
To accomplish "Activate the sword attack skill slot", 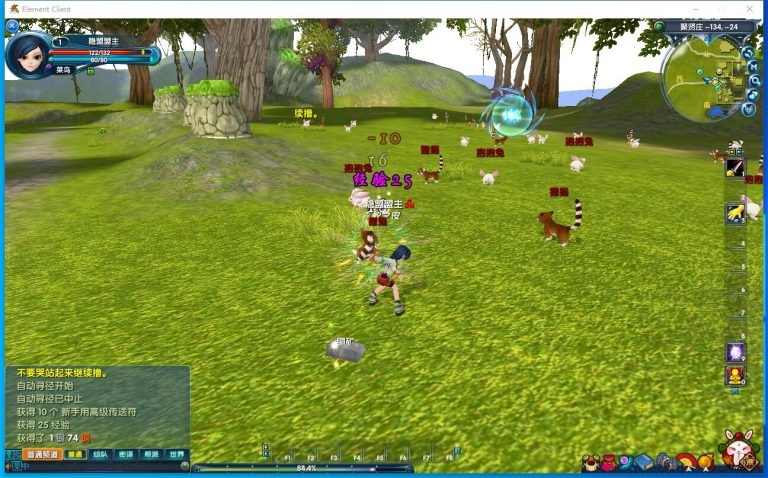I will pos(735,168).
